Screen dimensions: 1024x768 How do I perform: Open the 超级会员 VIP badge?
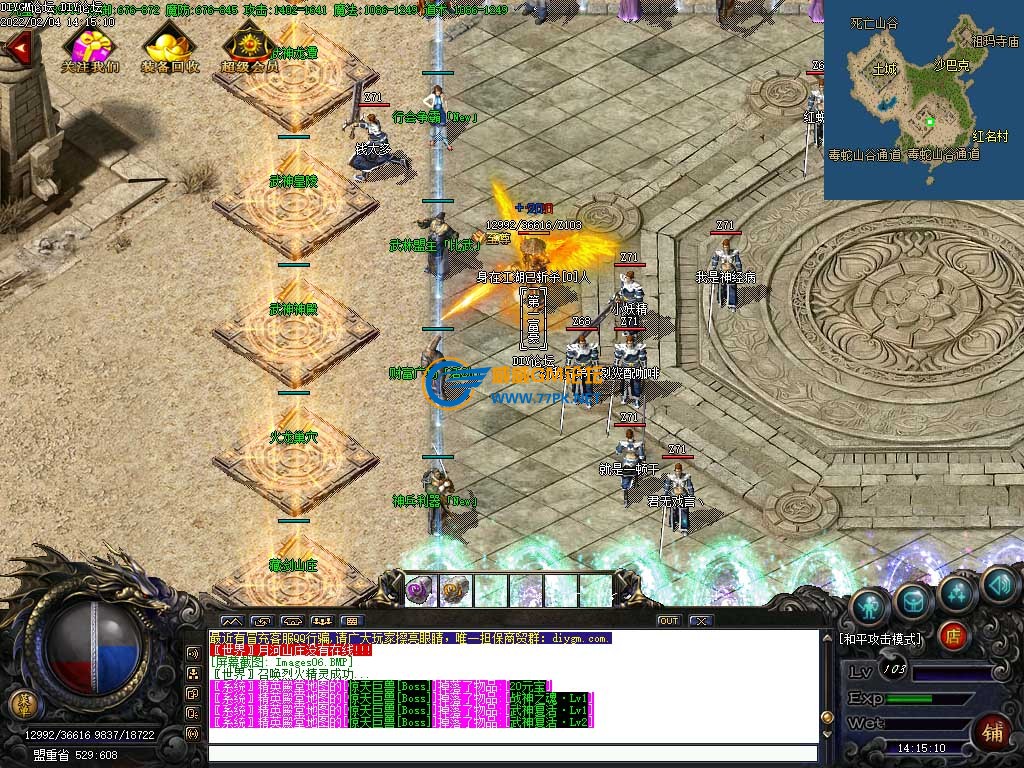click(249, 46)
